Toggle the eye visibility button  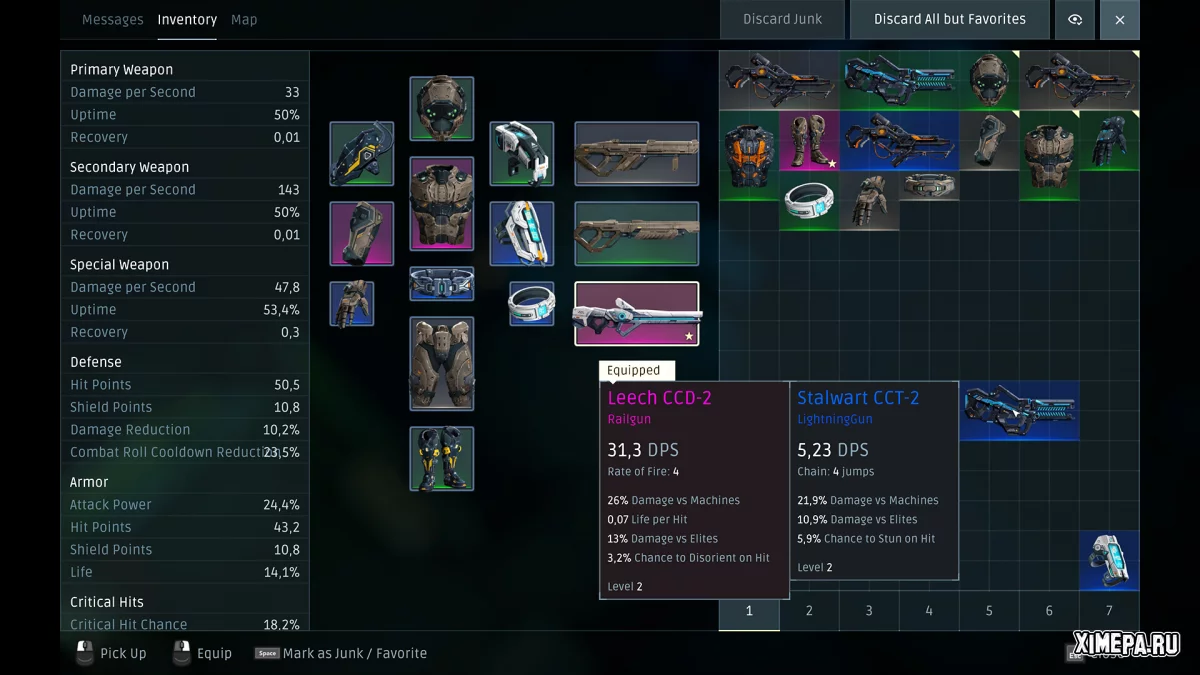tap(1075, 20)
